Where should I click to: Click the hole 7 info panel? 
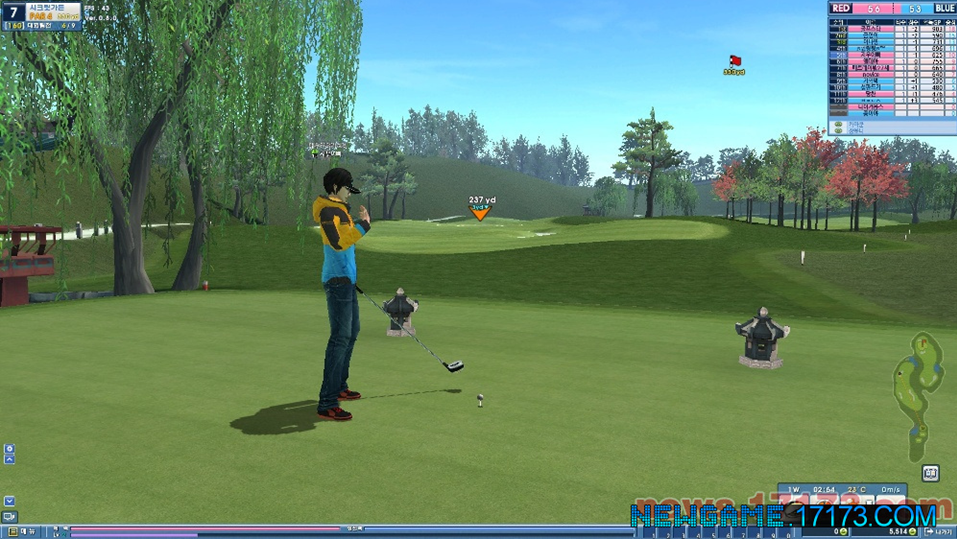42,16
